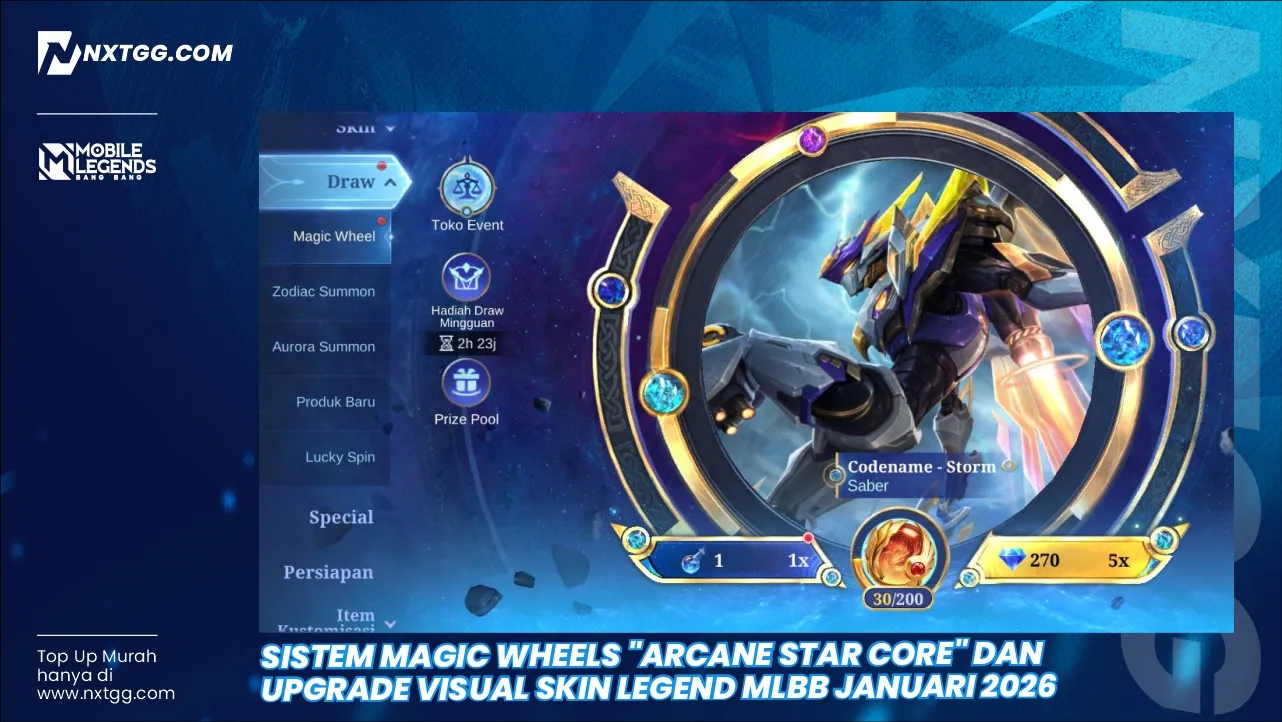Open the Aurora Summon page

[322, 346]
